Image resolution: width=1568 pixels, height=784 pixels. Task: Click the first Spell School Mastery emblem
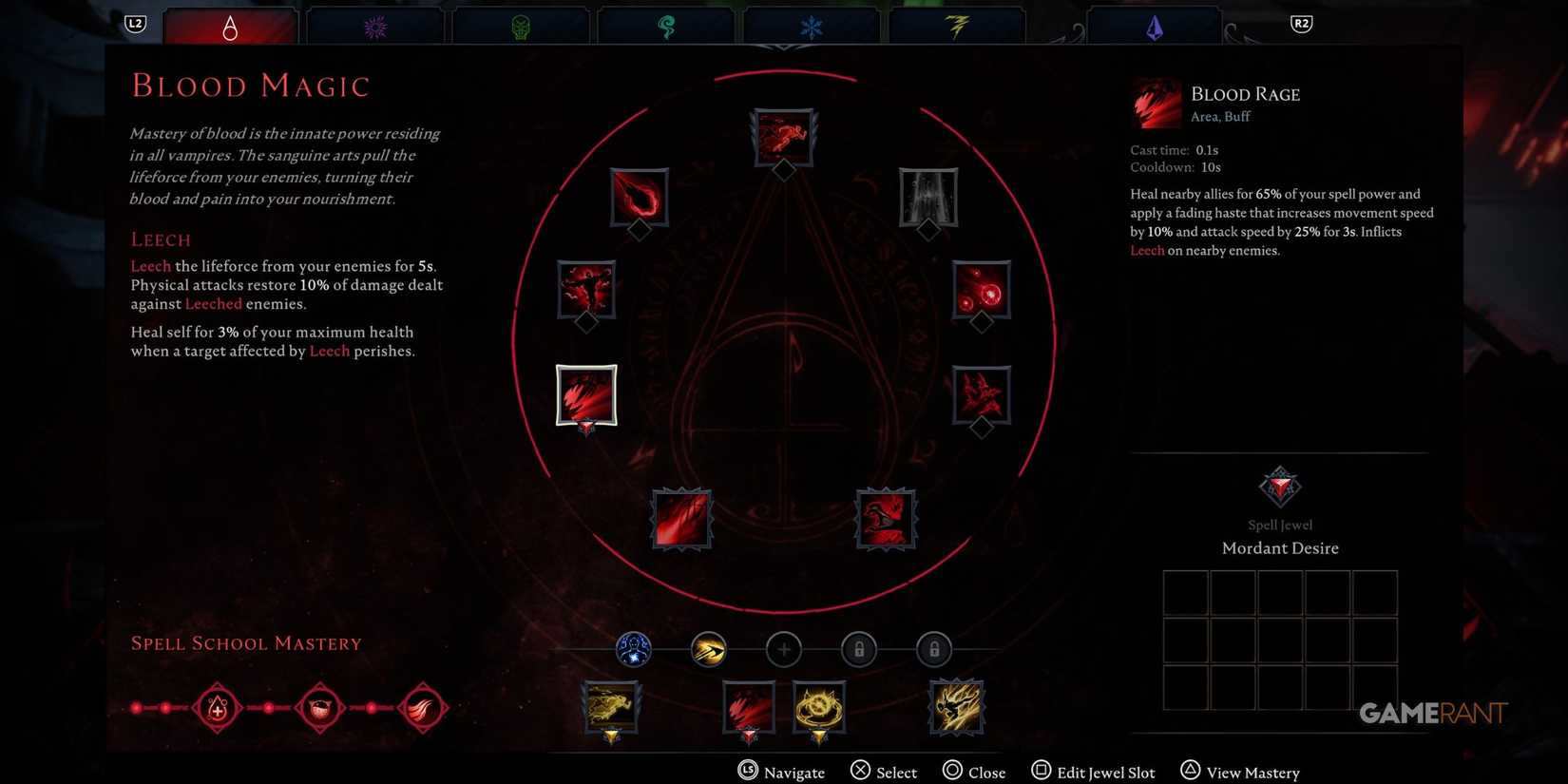click(217, 707)
